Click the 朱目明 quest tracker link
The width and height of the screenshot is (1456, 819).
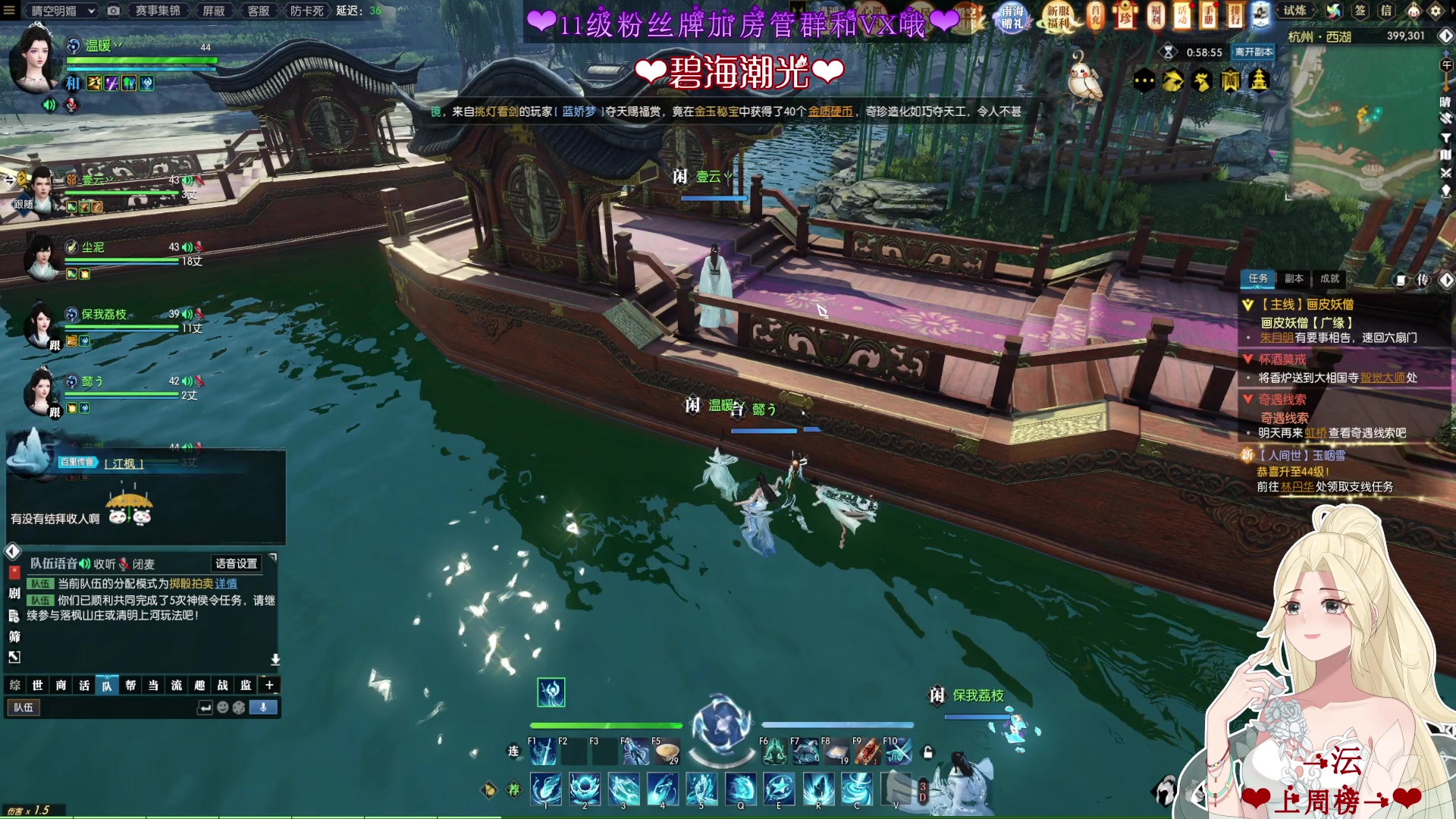click(x=1276, y=338)
